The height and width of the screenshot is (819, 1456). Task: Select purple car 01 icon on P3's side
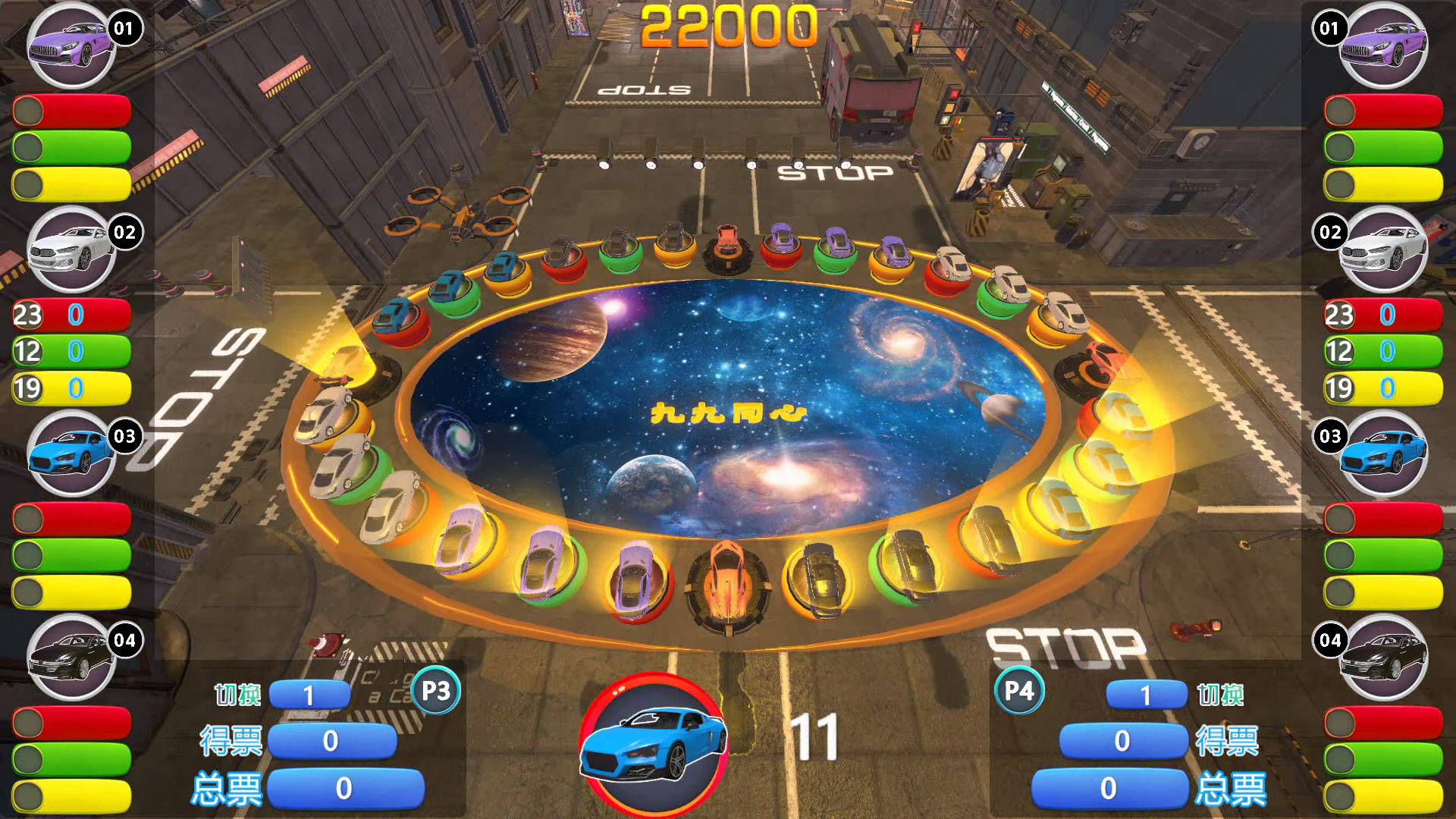pos(71,45)
